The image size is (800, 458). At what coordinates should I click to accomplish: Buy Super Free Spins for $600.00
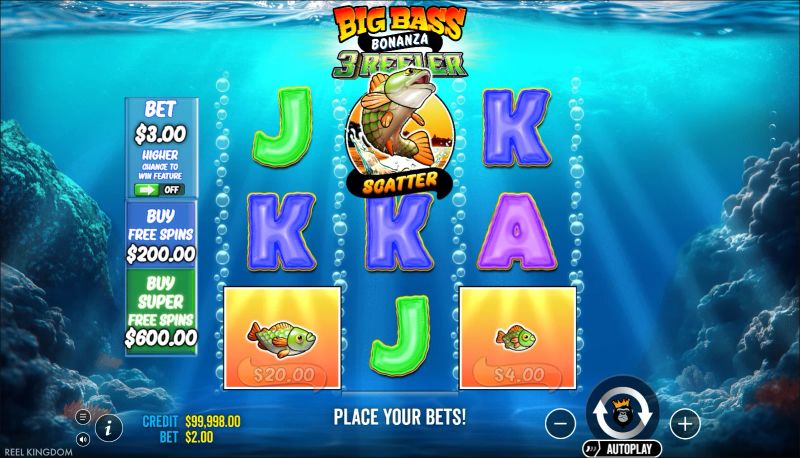161,312
